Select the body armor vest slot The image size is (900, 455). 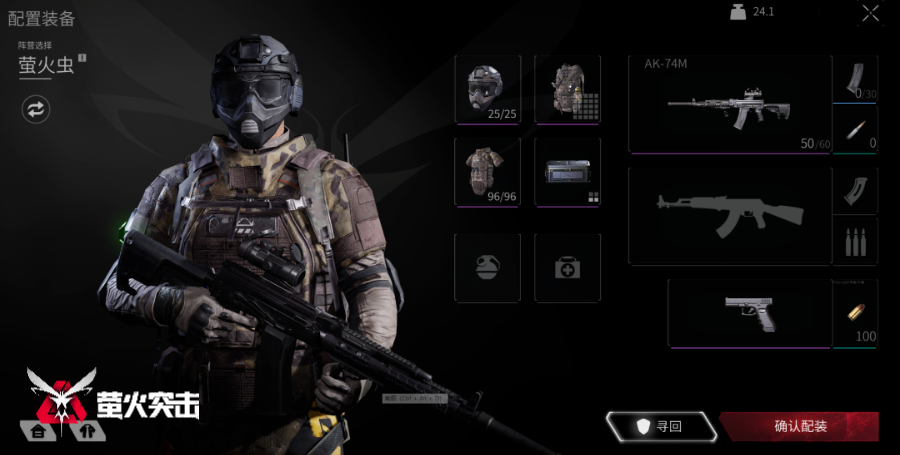coord(487,171)
